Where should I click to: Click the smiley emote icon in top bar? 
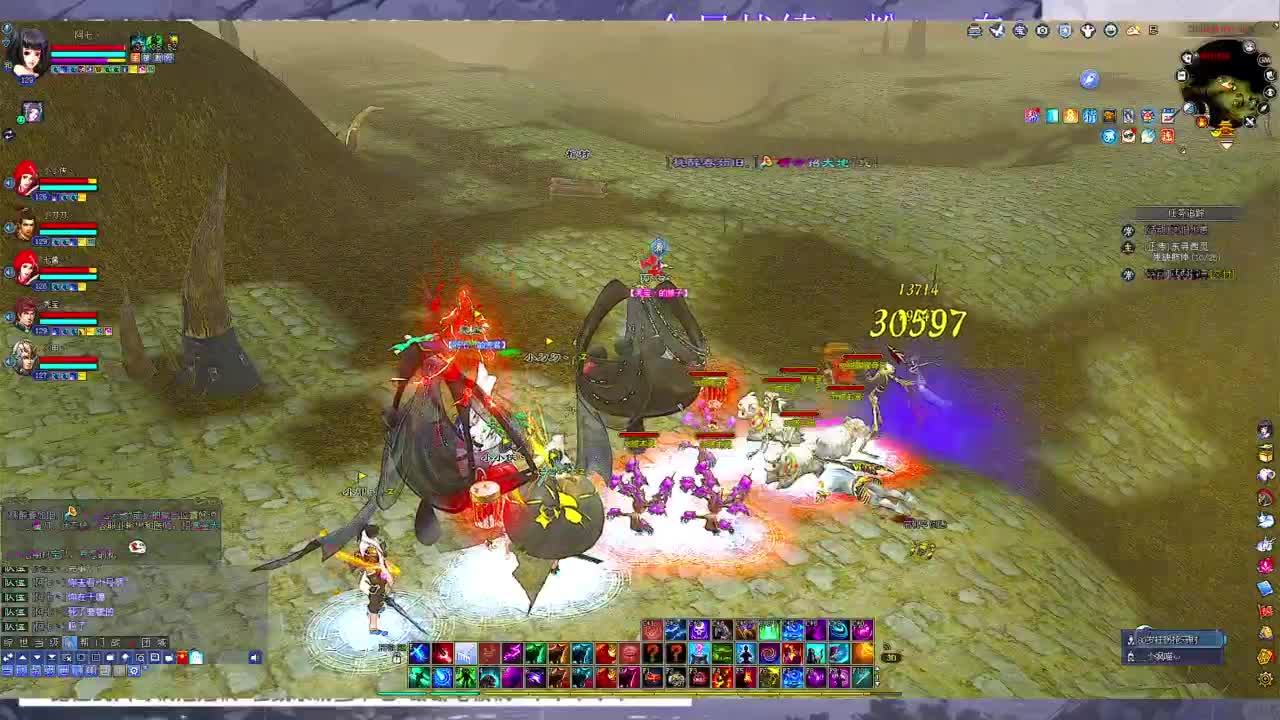(x=1111, y=31)
